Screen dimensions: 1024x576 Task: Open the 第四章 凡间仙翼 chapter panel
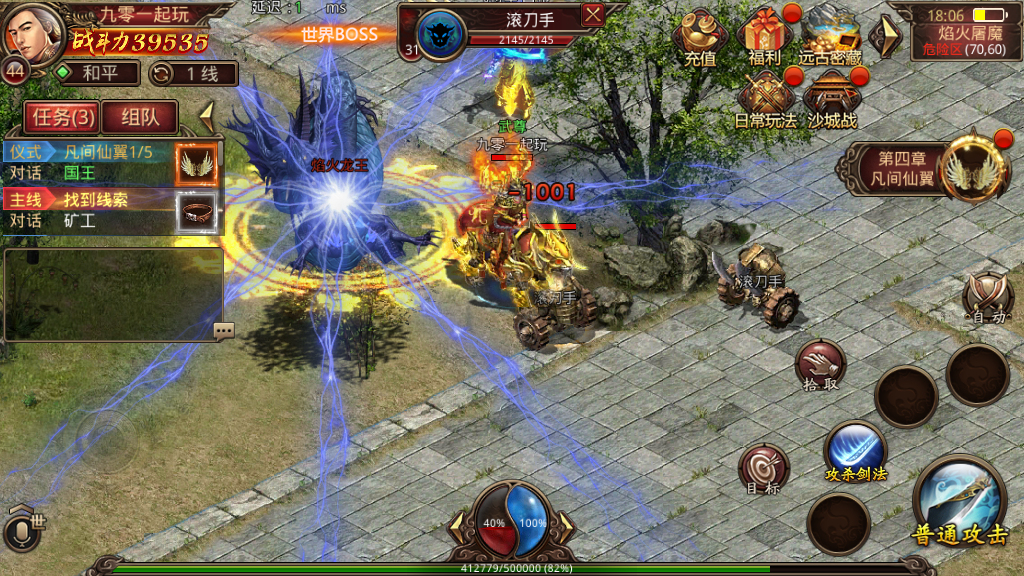click(915, 169)
